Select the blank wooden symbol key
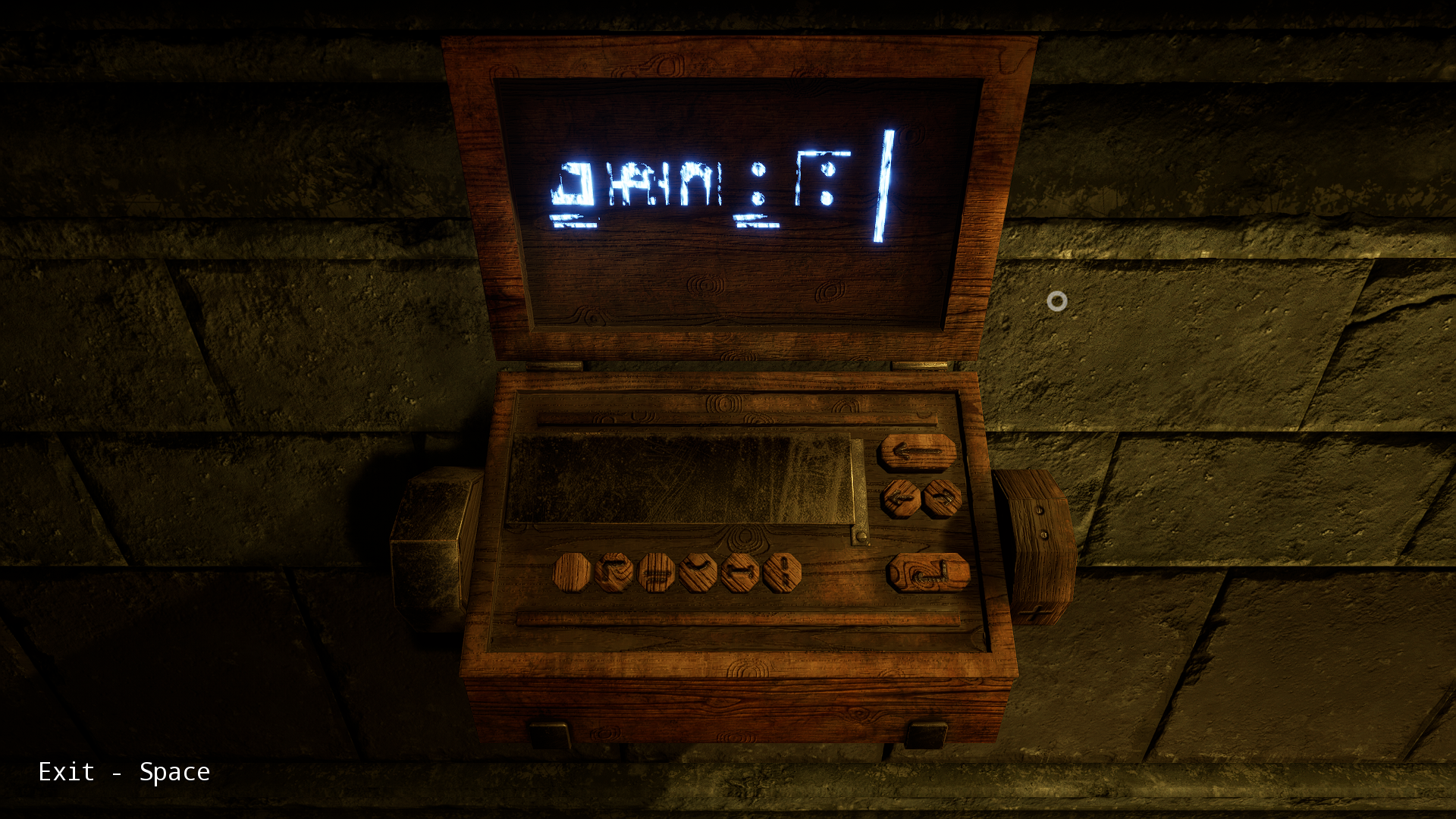 pyautogui.click(x=572, y=572)
